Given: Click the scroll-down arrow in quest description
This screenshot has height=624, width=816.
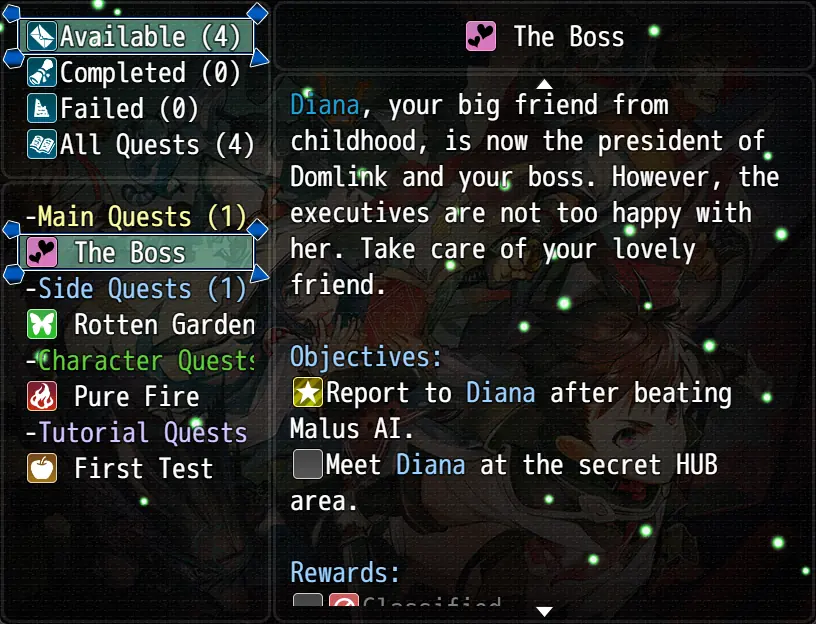Looking at the screenshot, I should pyautogui.click(x=544, y=610).
